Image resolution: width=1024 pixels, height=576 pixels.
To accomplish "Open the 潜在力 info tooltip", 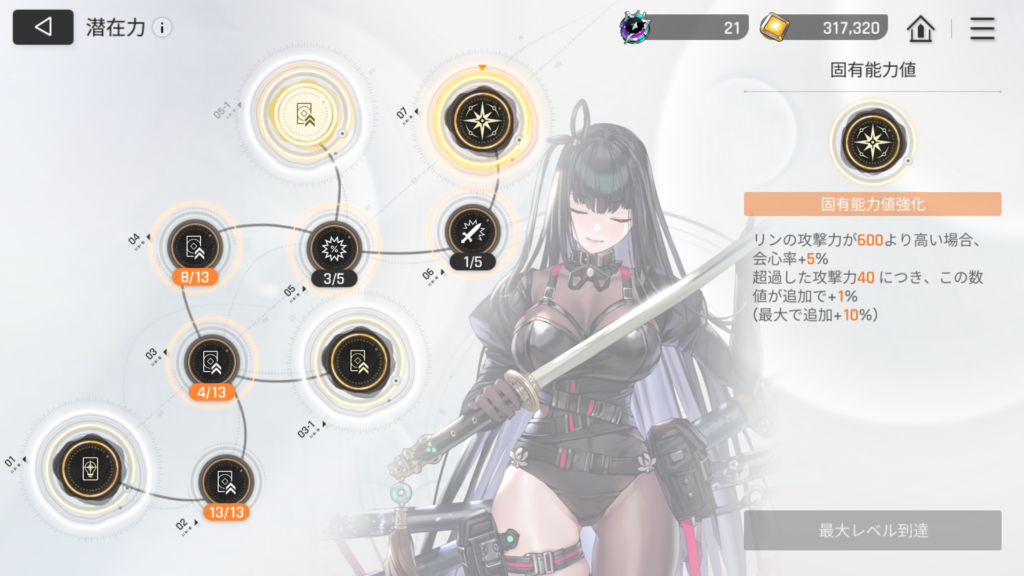I will (x=162, y=28).
